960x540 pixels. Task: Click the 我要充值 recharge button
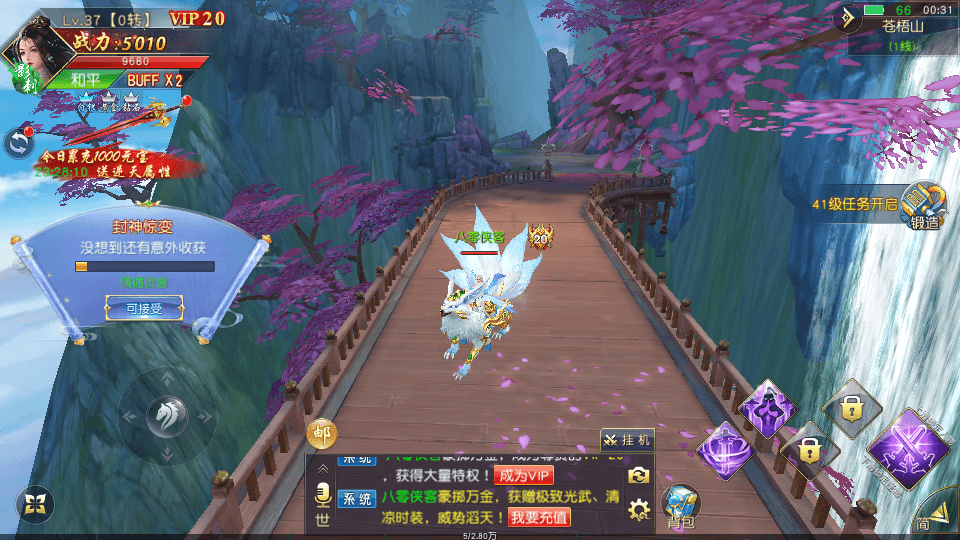click(x=539, y=517)
